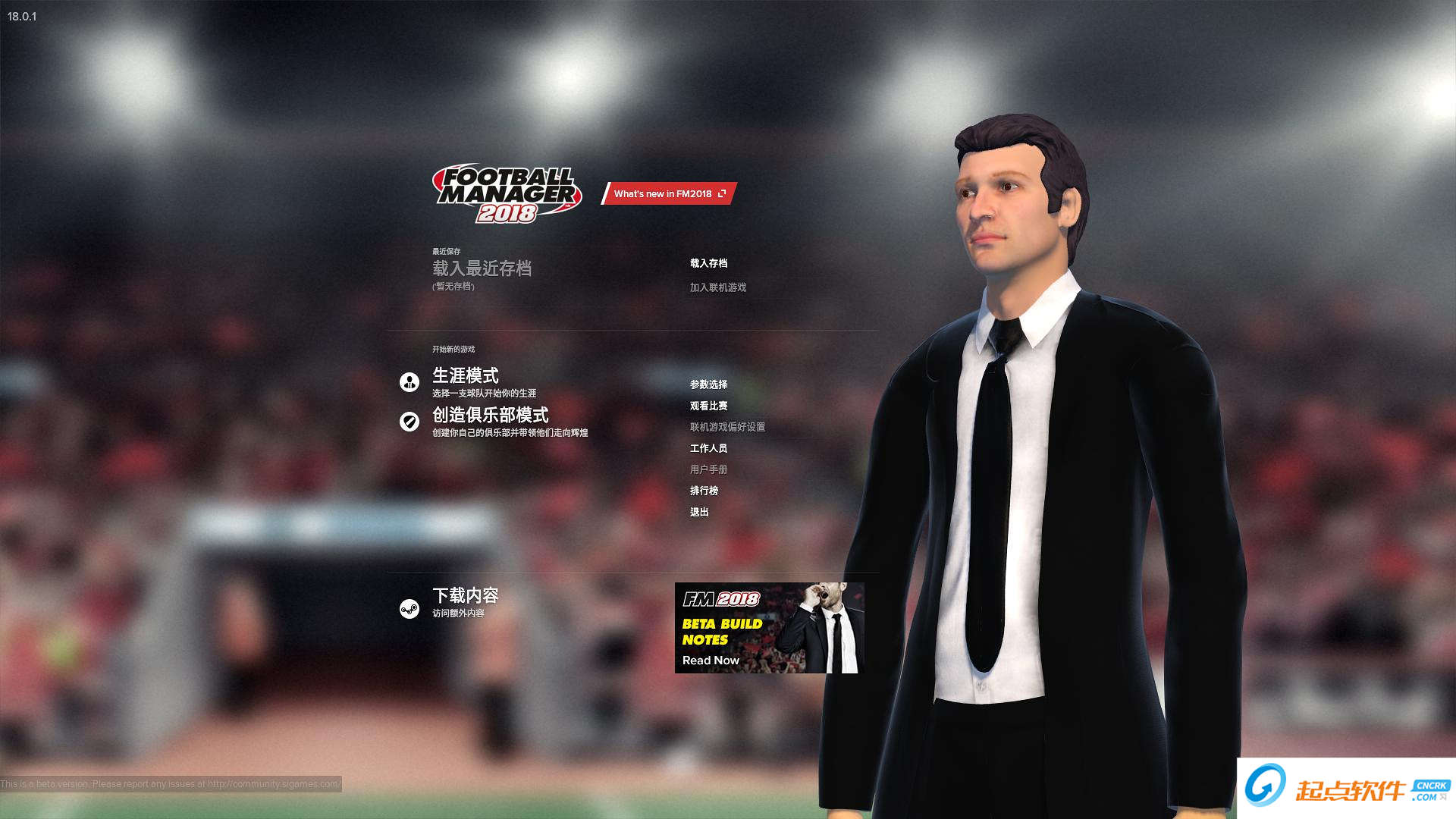The width and height of the screenshot is (1456, 819).
Task: Start Career mode (生涯模式)
Action: pos(465,375)
